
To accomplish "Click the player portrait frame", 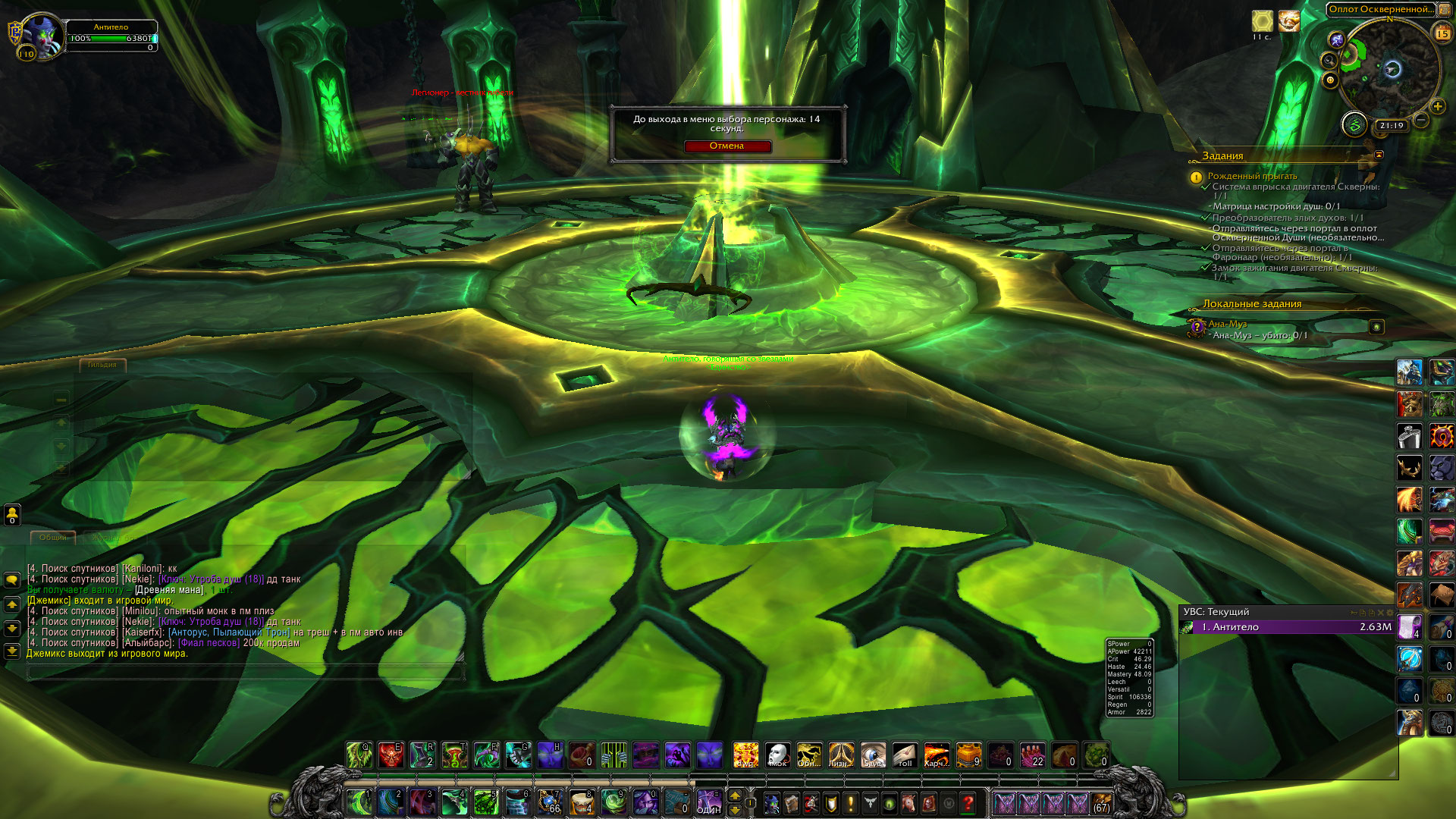I will click(42, 36).
